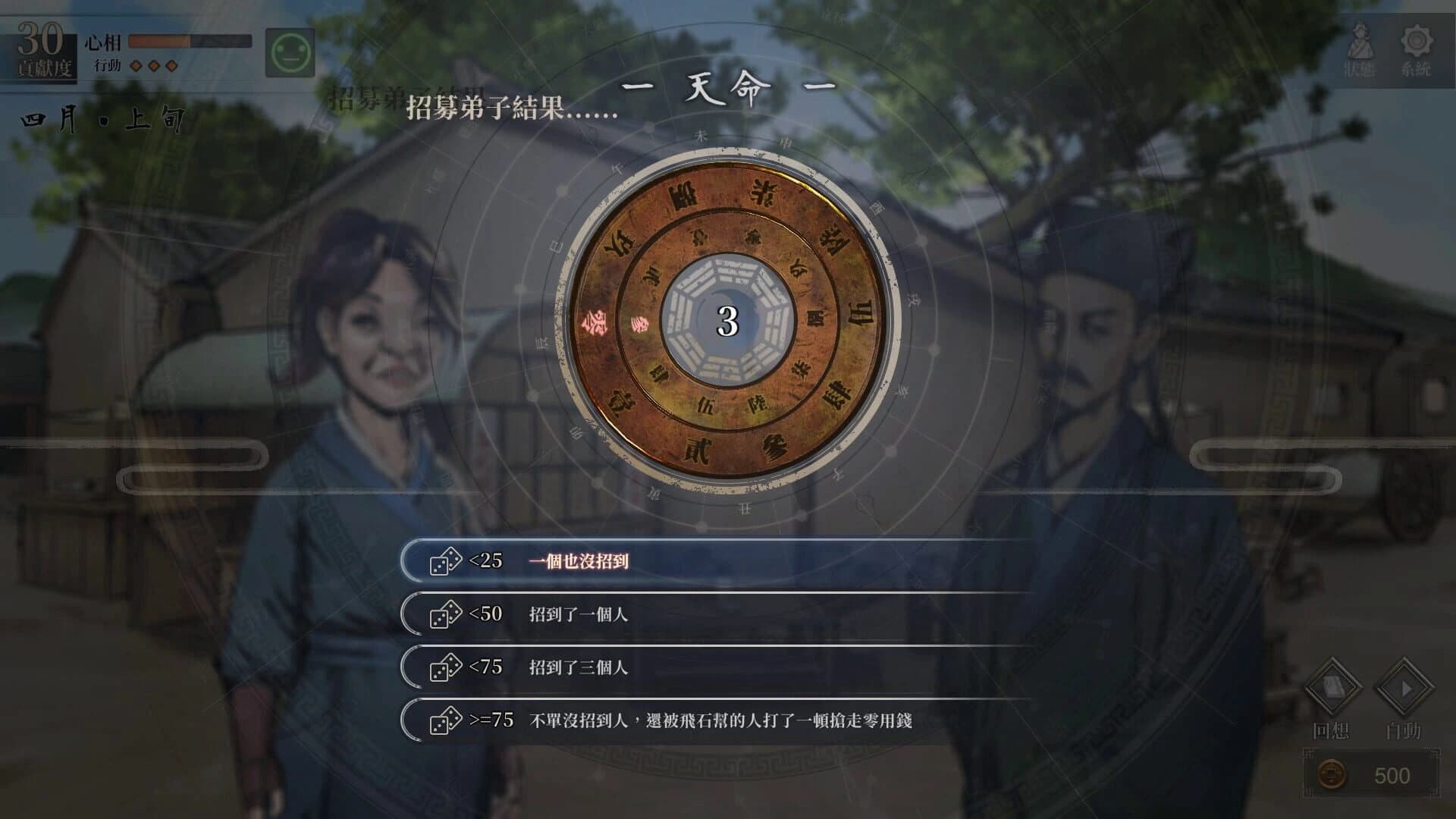The height and width of the screenshot is (819, 1456).
Task: Click the 貞獻度 30 contribution badge
Action: pos(41,47)
